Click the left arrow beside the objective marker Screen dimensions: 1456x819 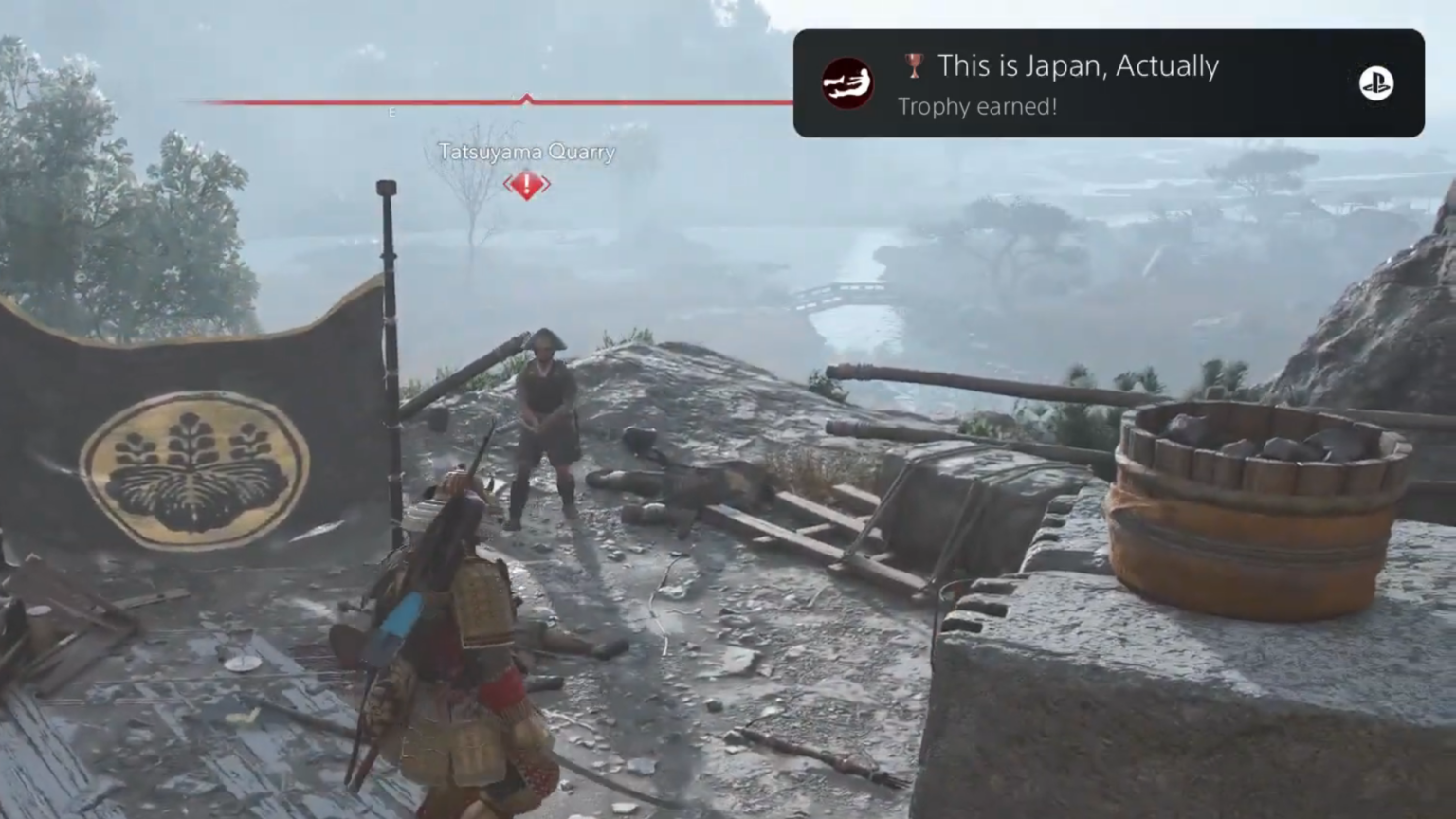coord(509,186)
